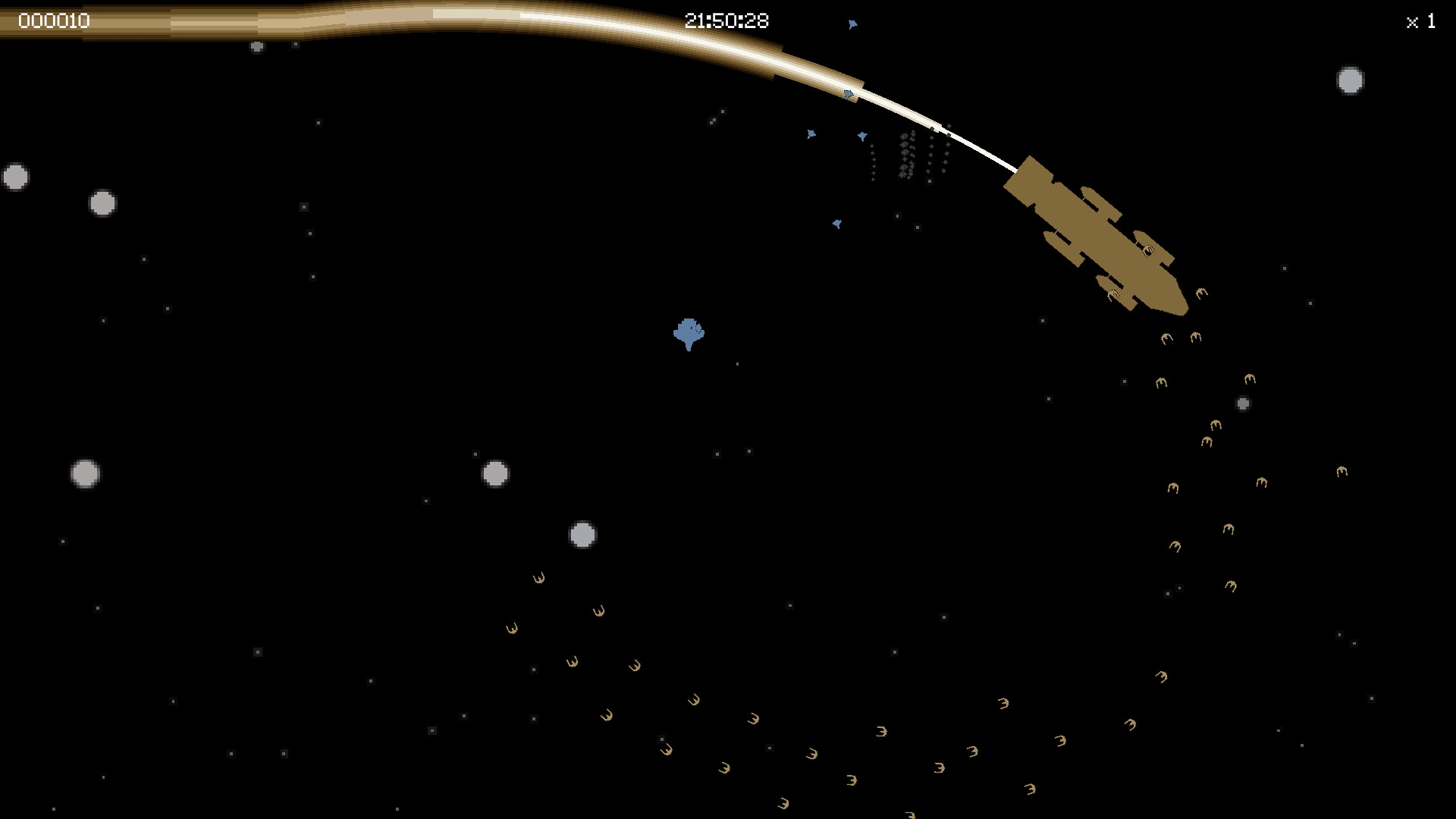This screenshot has height=819, width=1456.
Task: Target the blue enemy fighter near the top
Action: pos(852,24)
